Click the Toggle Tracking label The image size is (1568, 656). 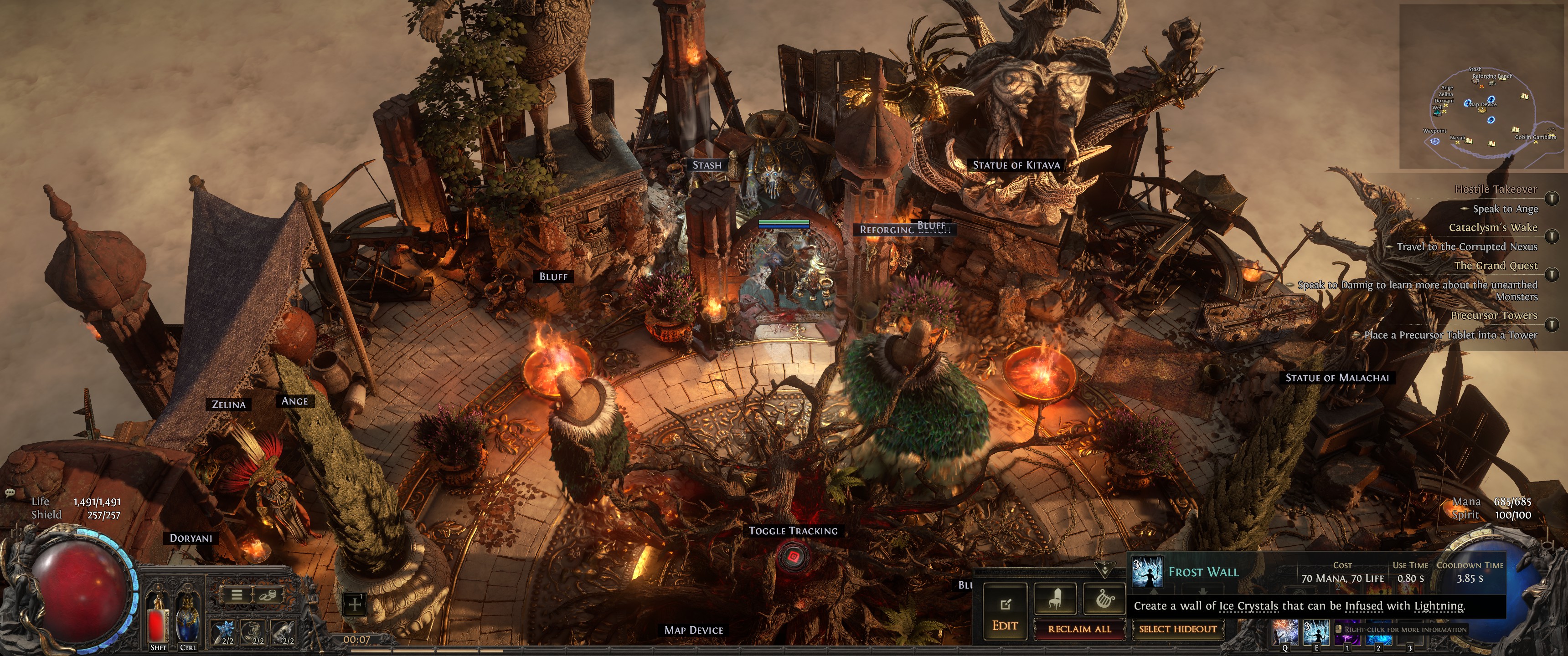pos(793,531)
